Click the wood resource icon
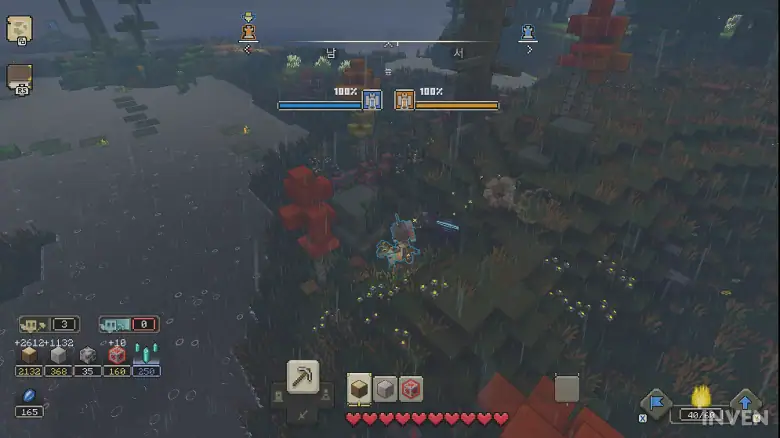This screenshot has height=438, width=780. point(29,355)
